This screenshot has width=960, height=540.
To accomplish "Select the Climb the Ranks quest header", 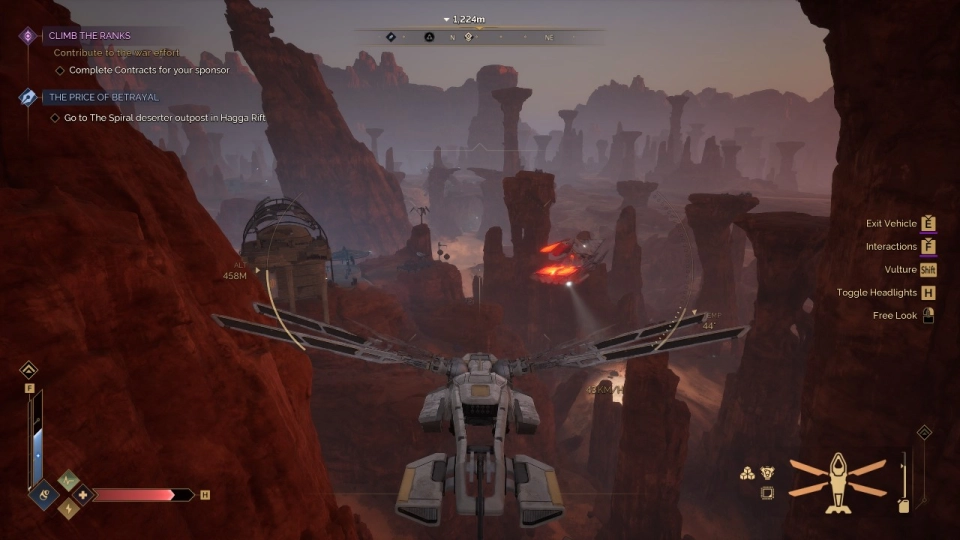I will point(89,36).
